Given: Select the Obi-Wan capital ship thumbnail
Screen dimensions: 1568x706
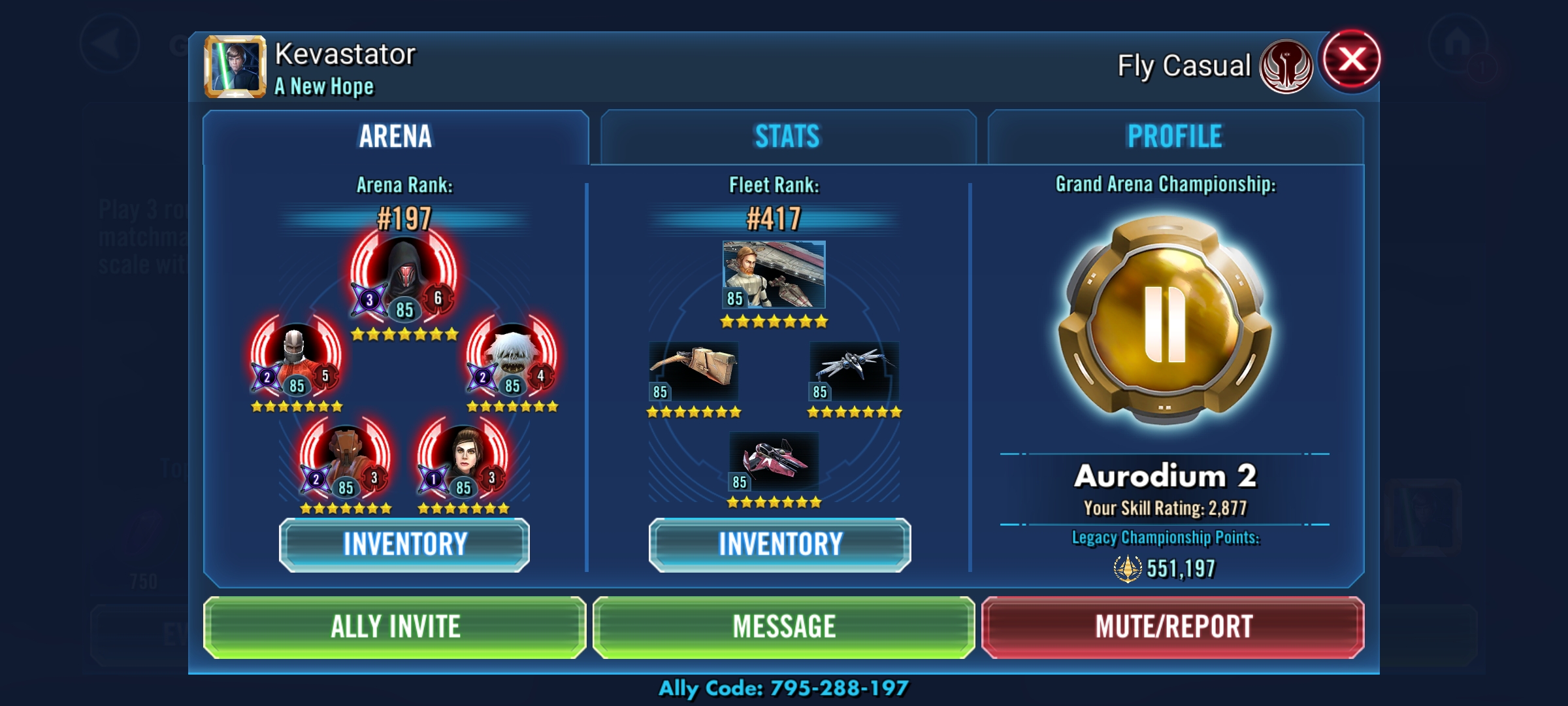Looking at the screenshot, I should click(x=774, y=275).
